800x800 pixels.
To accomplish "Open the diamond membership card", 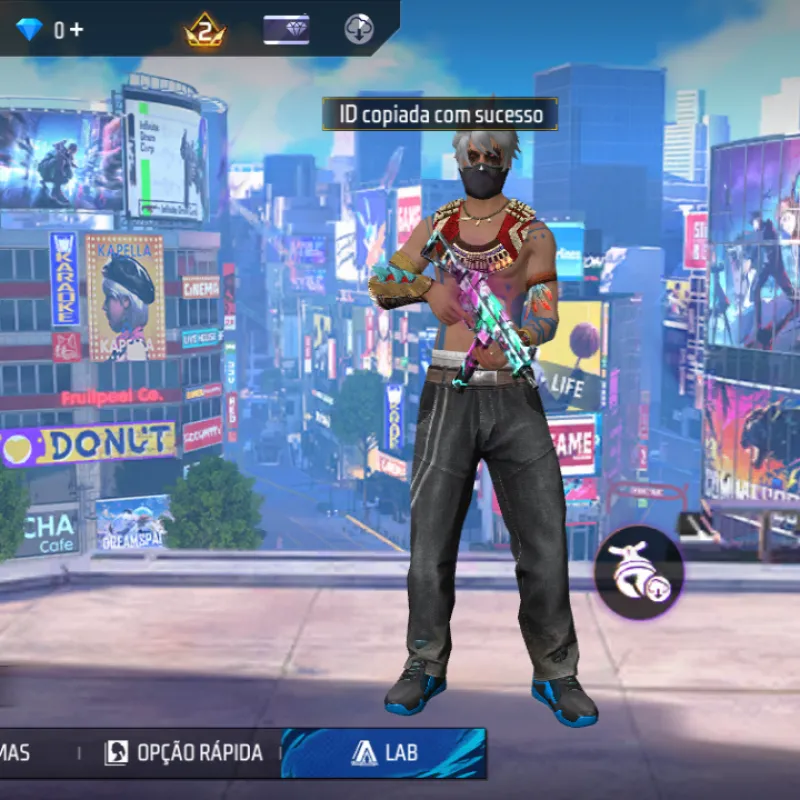I will point(286,30).
